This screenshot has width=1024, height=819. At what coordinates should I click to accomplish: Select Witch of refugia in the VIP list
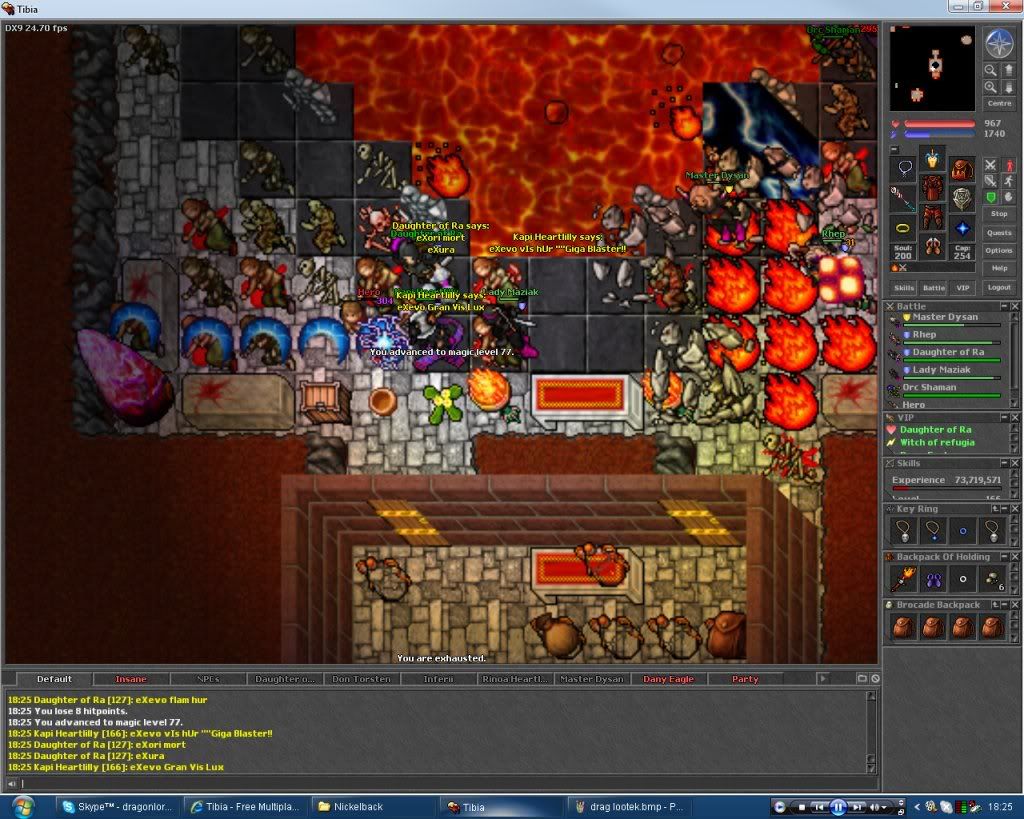(x=937, y=442)
